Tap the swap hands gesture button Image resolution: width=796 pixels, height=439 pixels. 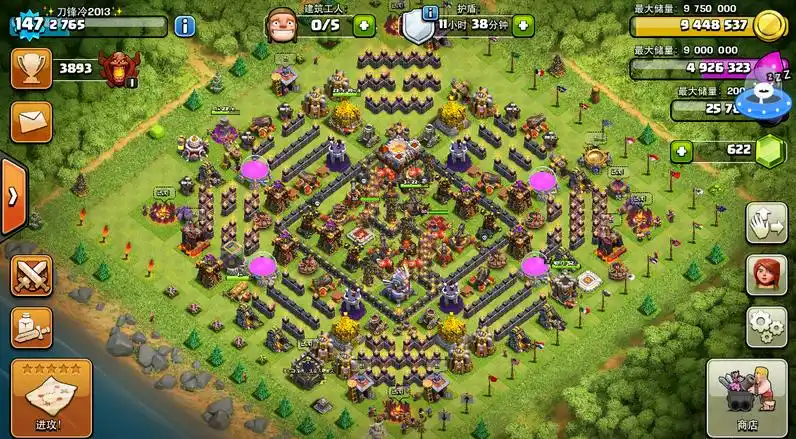(x=766, y=222)
